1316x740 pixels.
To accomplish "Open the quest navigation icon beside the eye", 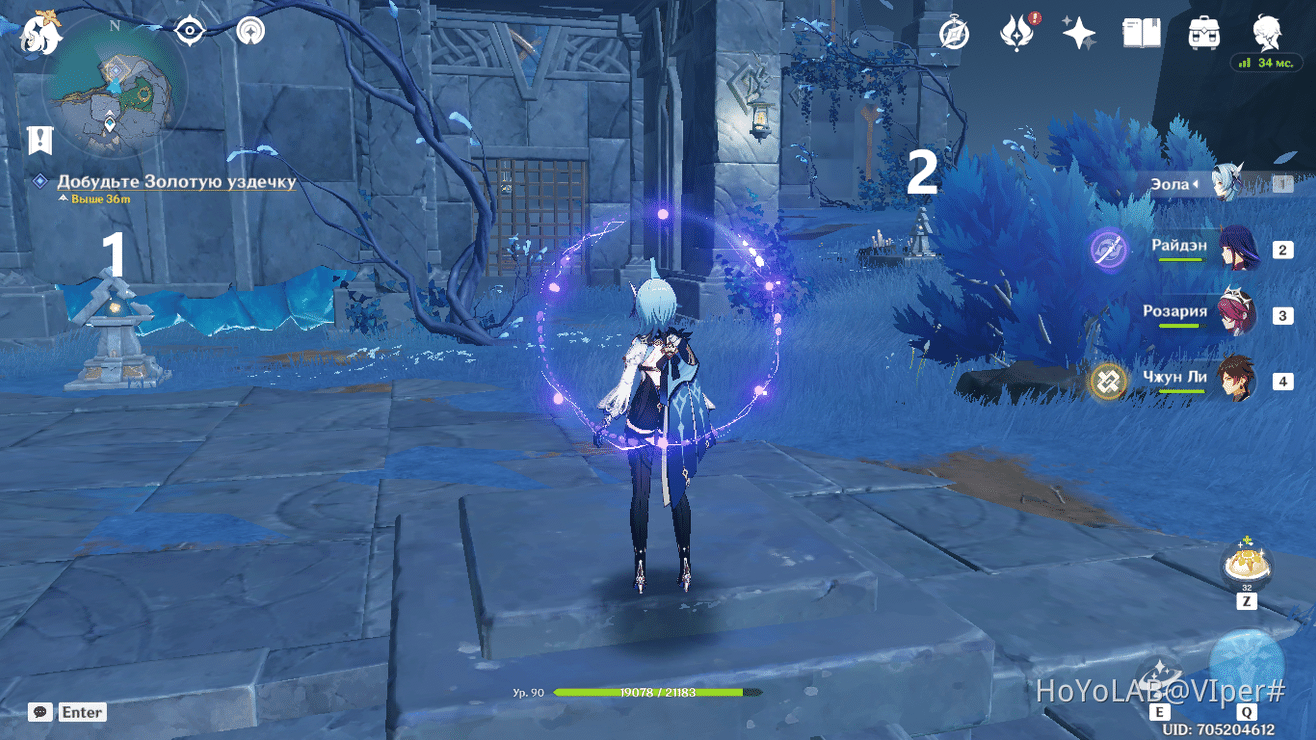I will point(251,32).
